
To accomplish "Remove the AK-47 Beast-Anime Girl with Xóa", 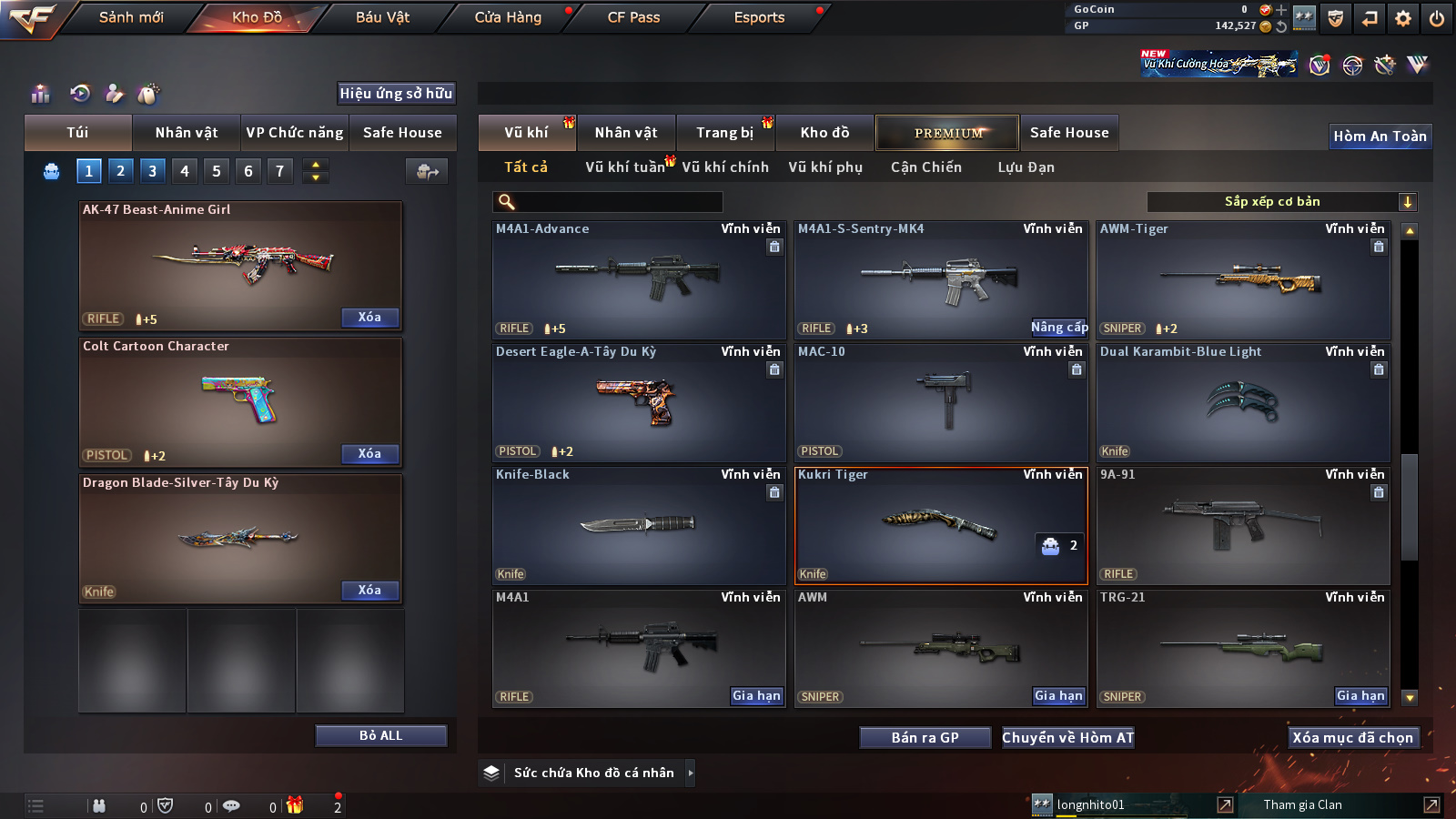I will pos(369,318).
